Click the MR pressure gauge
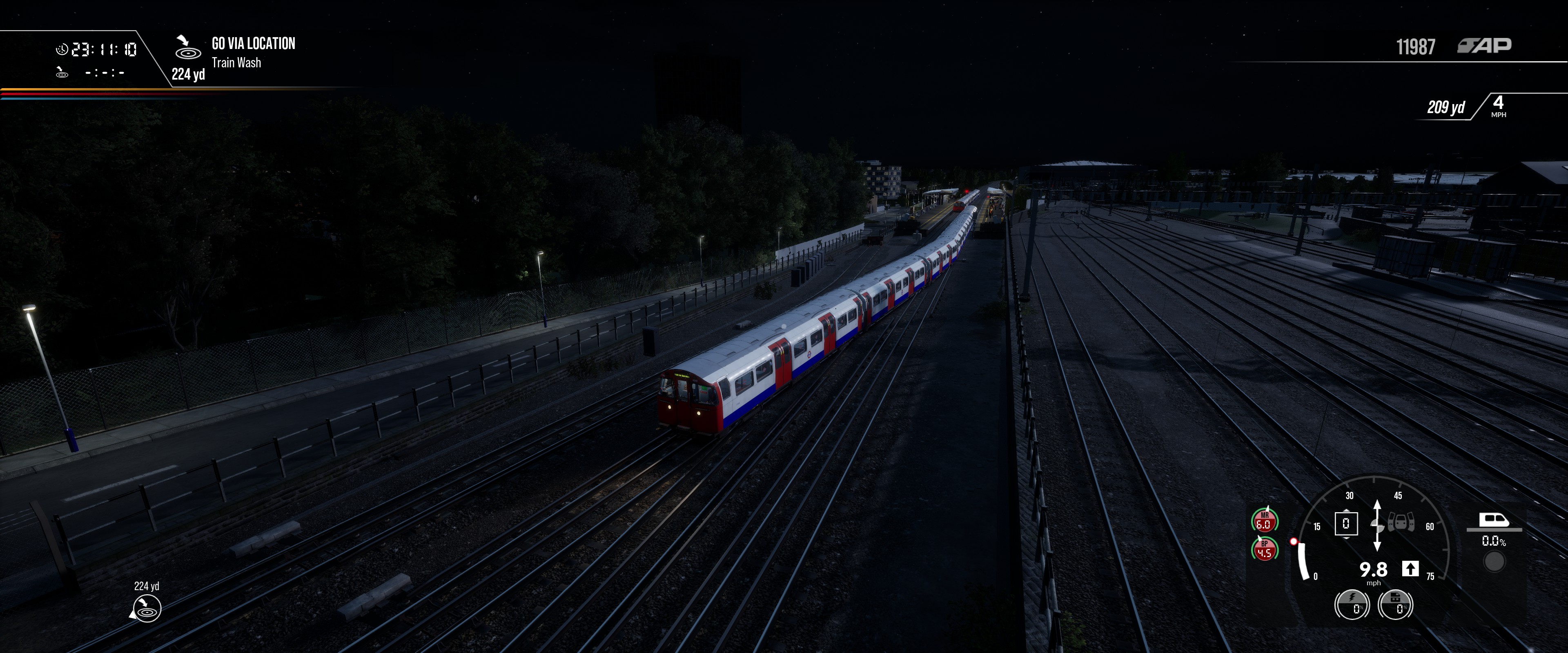 1264,521
